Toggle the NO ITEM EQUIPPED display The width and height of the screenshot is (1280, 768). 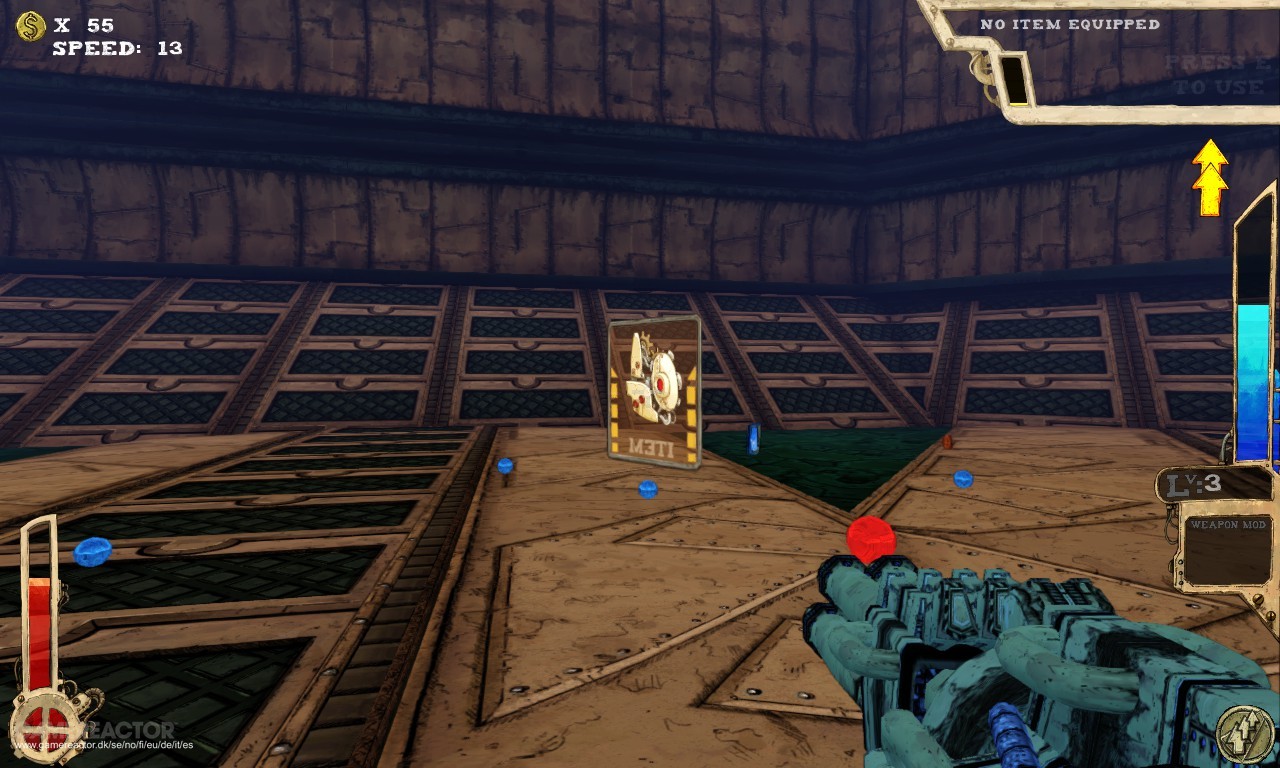[1070, 24]
